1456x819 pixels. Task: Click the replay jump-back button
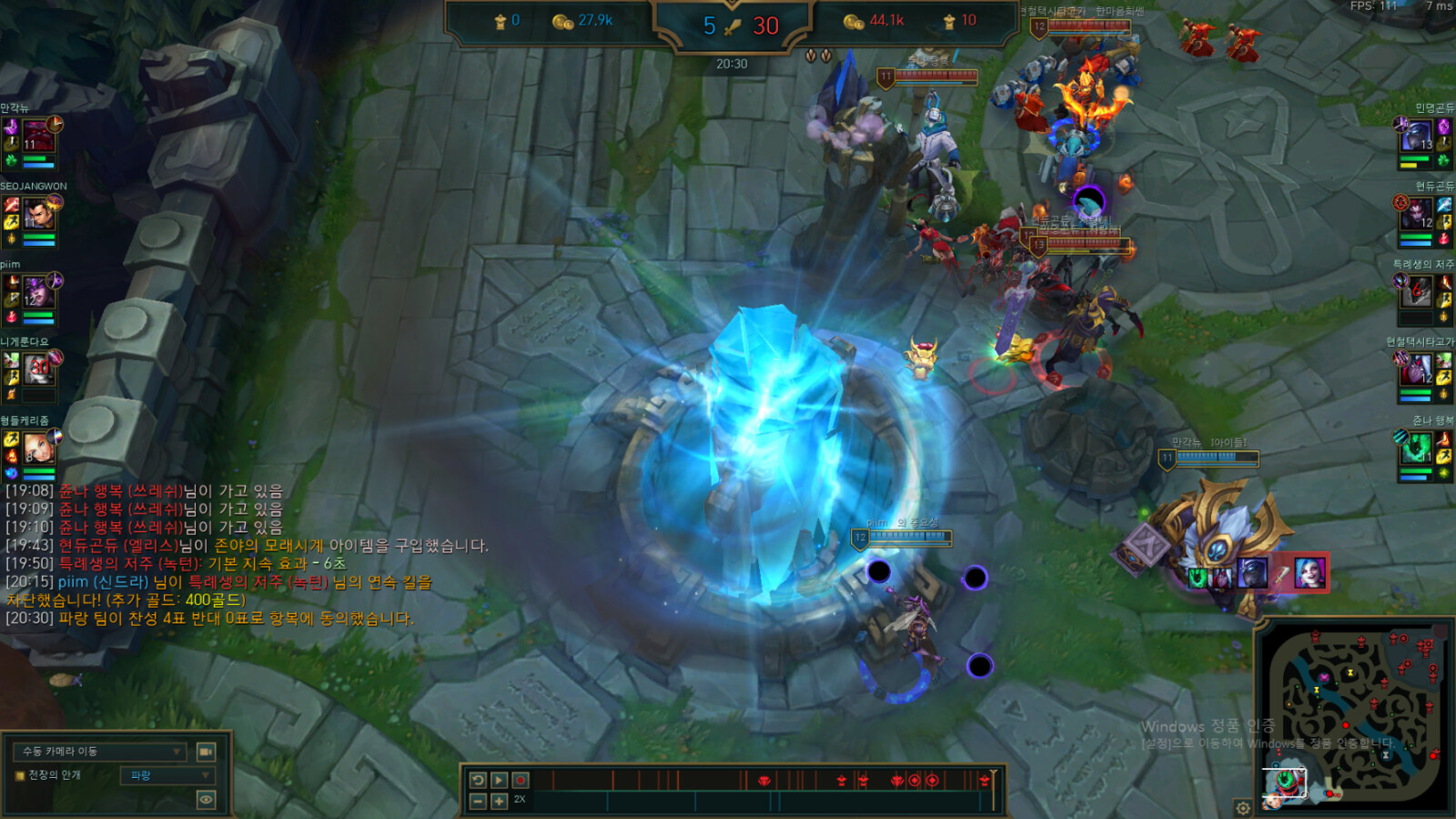click(x=478, y=780)
